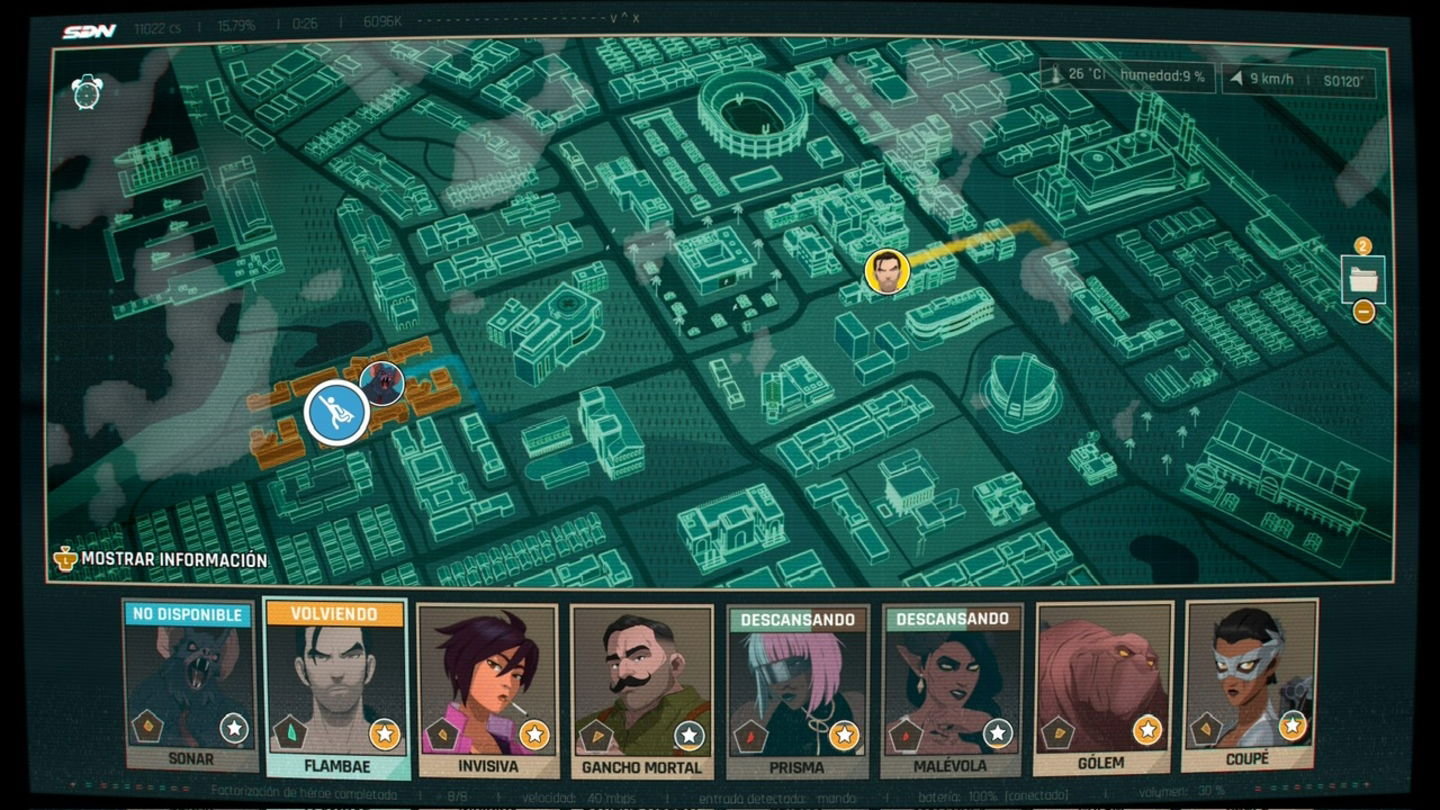Select the Coupé hero card

coord(1249,686)
